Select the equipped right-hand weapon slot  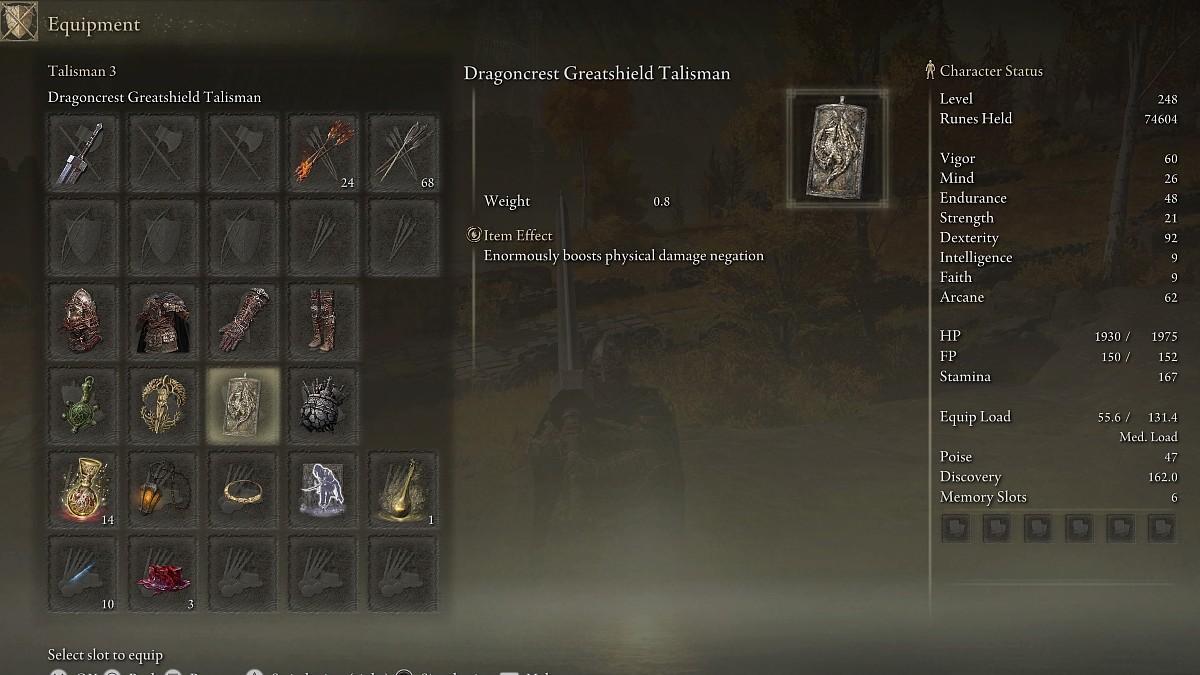coord(83,153)
